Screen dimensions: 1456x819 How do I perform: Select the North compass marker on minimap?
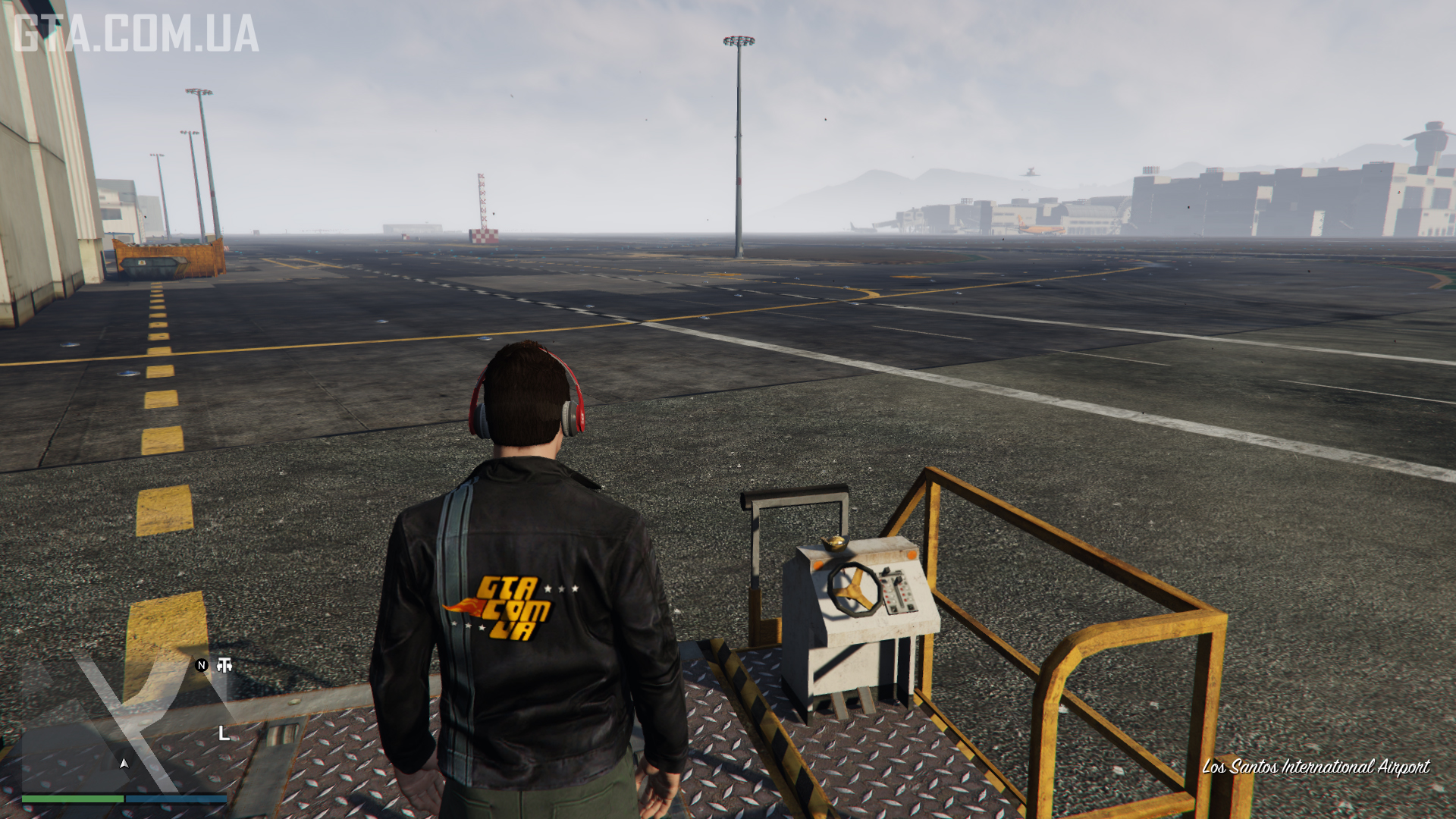(x=202, y=665)
